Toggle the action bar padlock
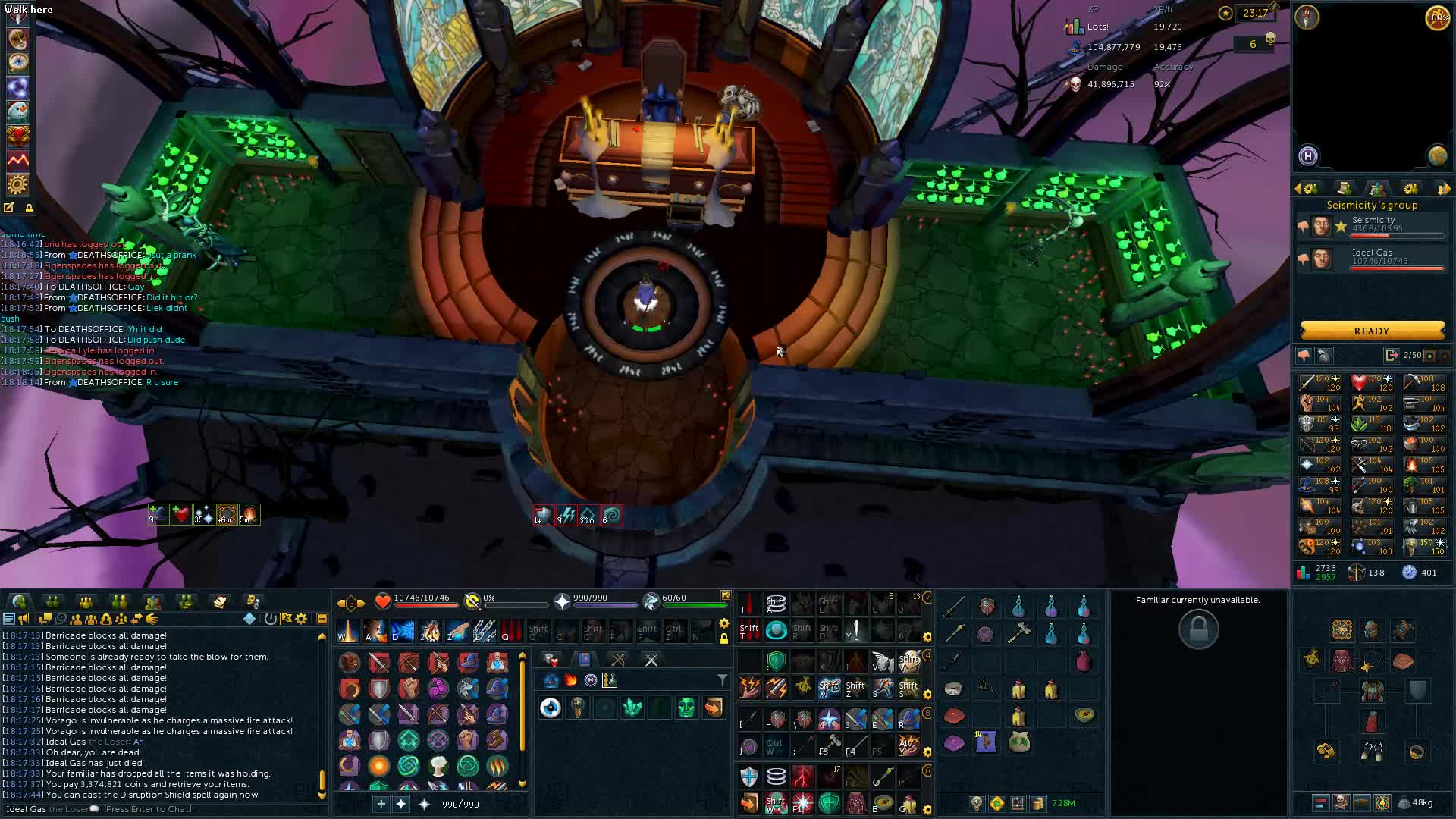 [x=724, y=639]
